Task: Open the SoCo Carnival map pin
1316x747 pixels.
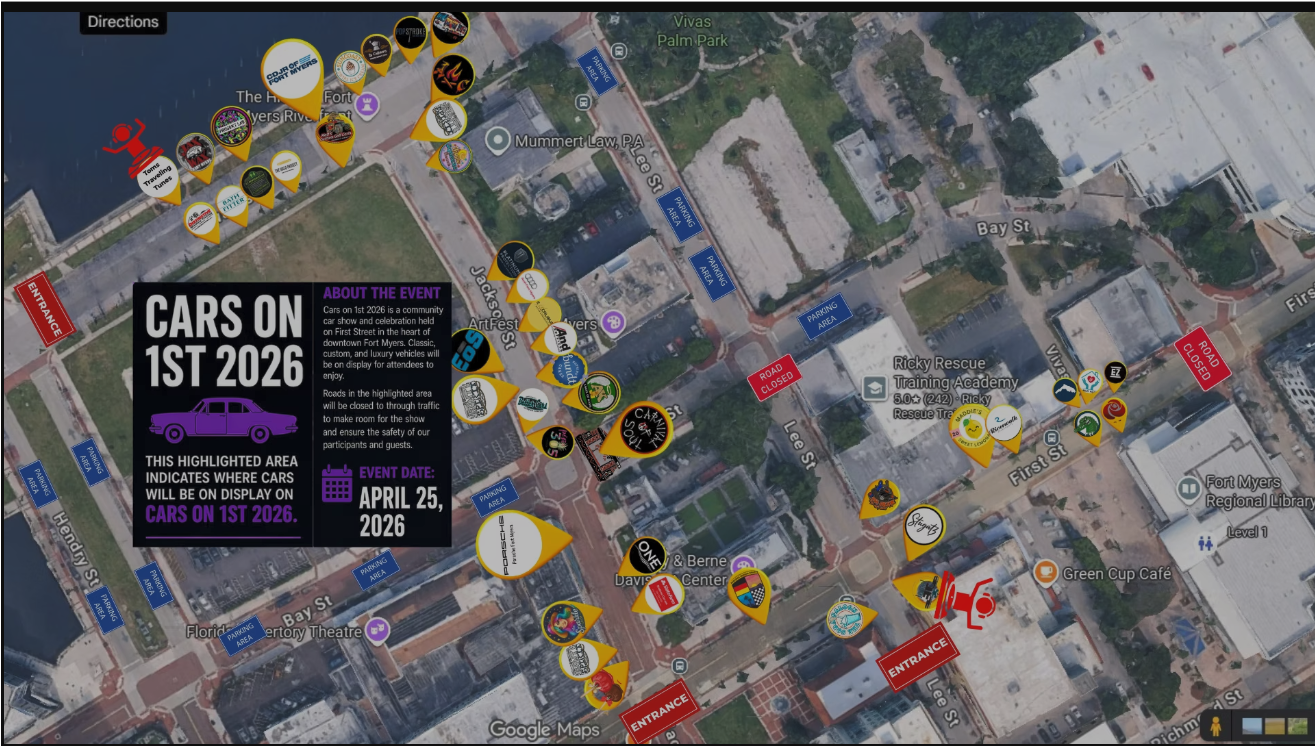Action: (x=645, y=429)
